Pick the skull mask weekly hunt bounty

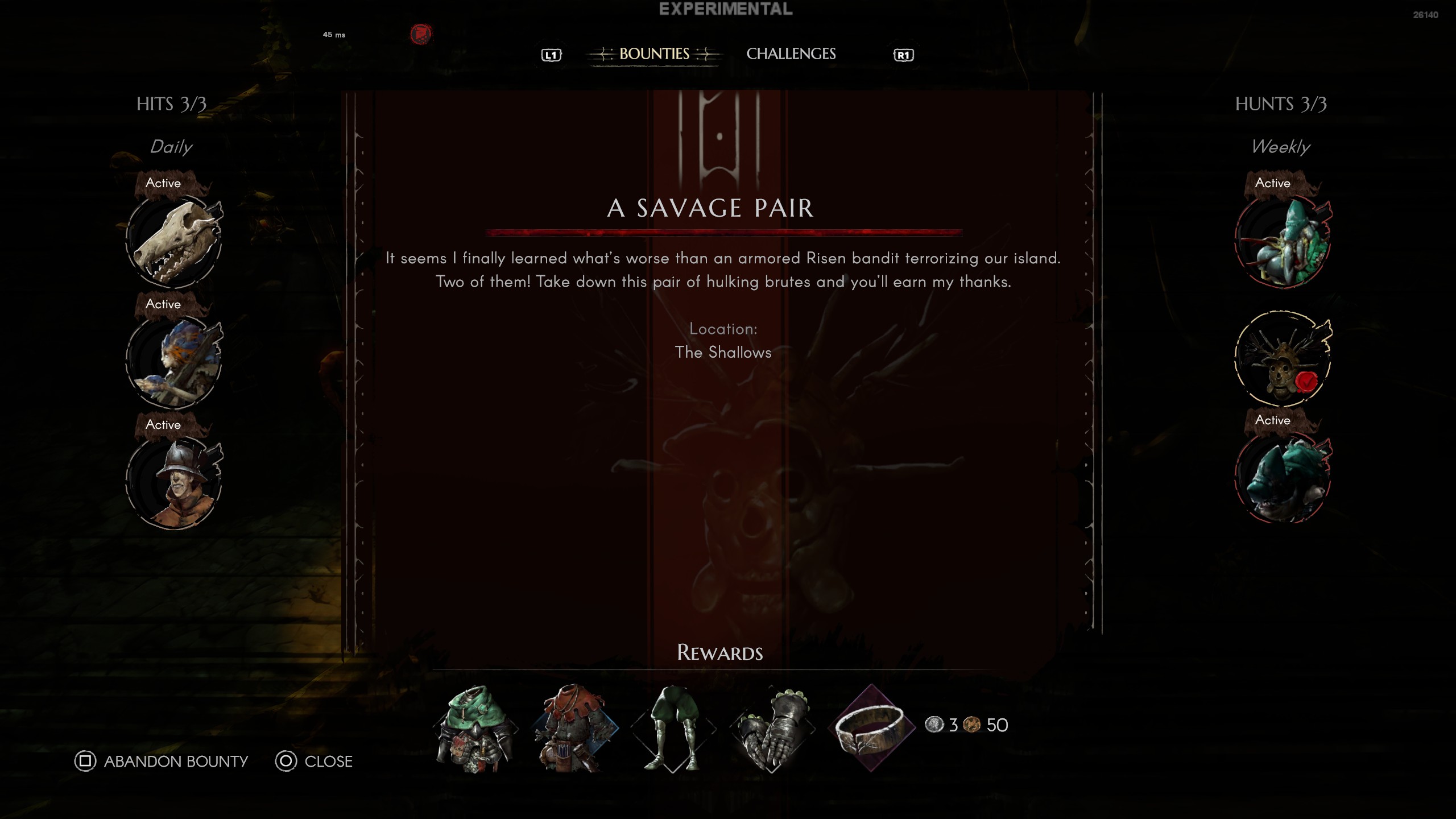(x=1283, y=359)
